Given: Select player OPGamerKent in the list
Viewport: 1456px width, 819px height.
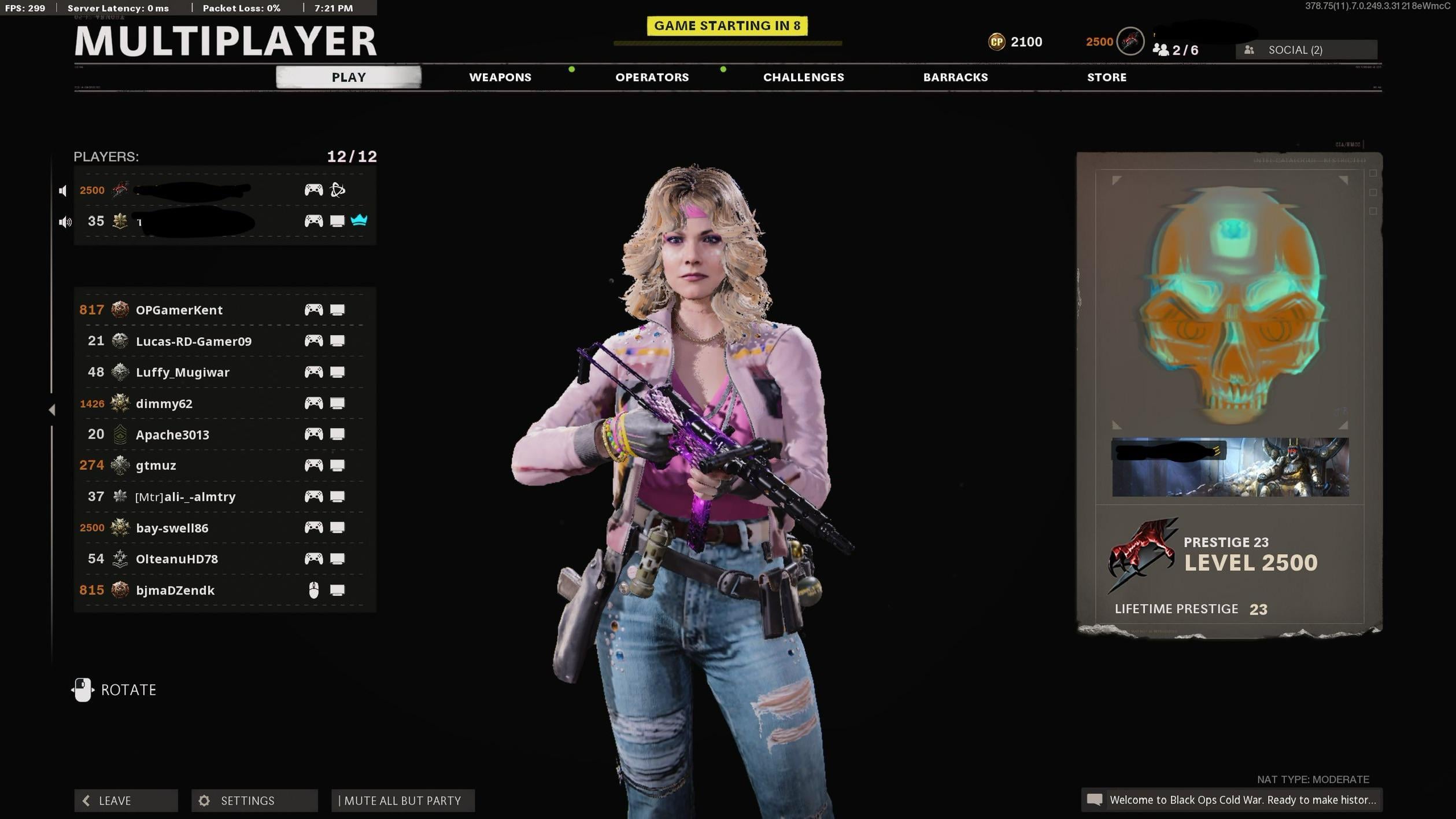Looking at the screenshot, I should tap(179, 310).
